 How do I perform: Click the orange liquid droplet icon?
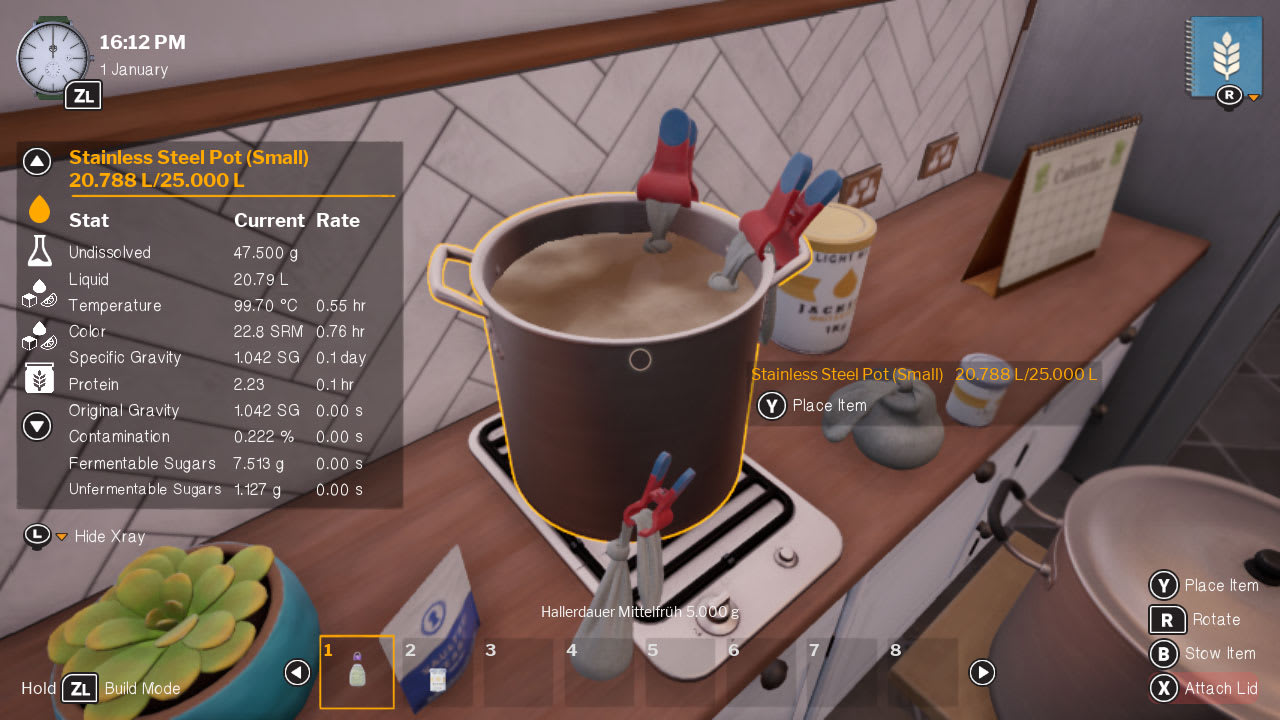[x=37, y=207]
